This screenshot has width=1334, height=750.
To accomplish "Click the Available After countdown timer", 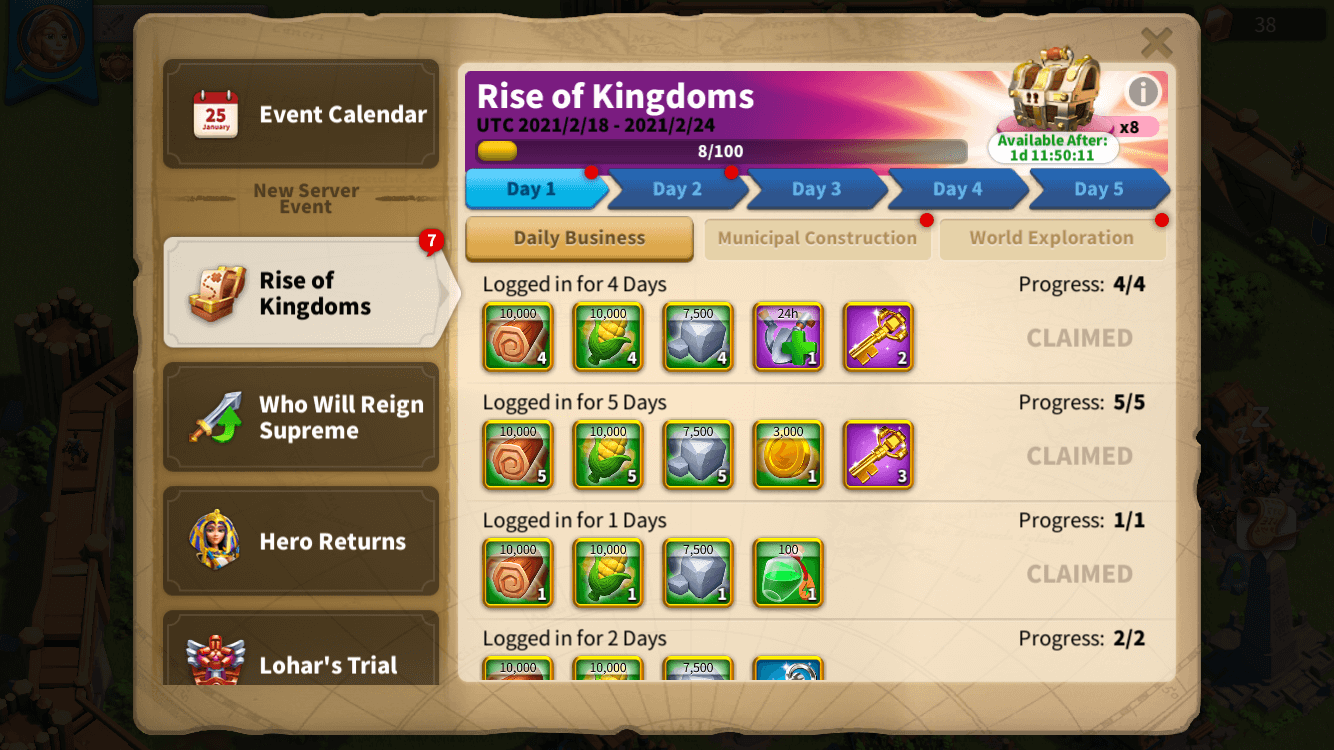I will (1053, 147).
